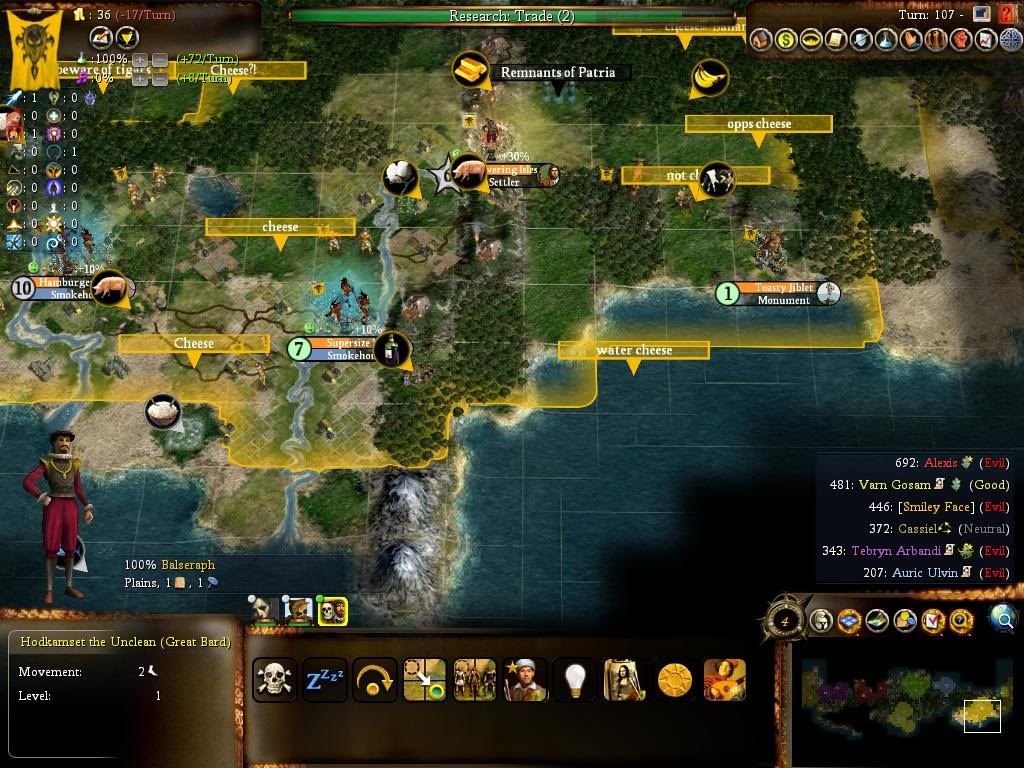Select the lute-playing bard action
The height and width of the screenshot is (768, 1024).
pos(725,681)
